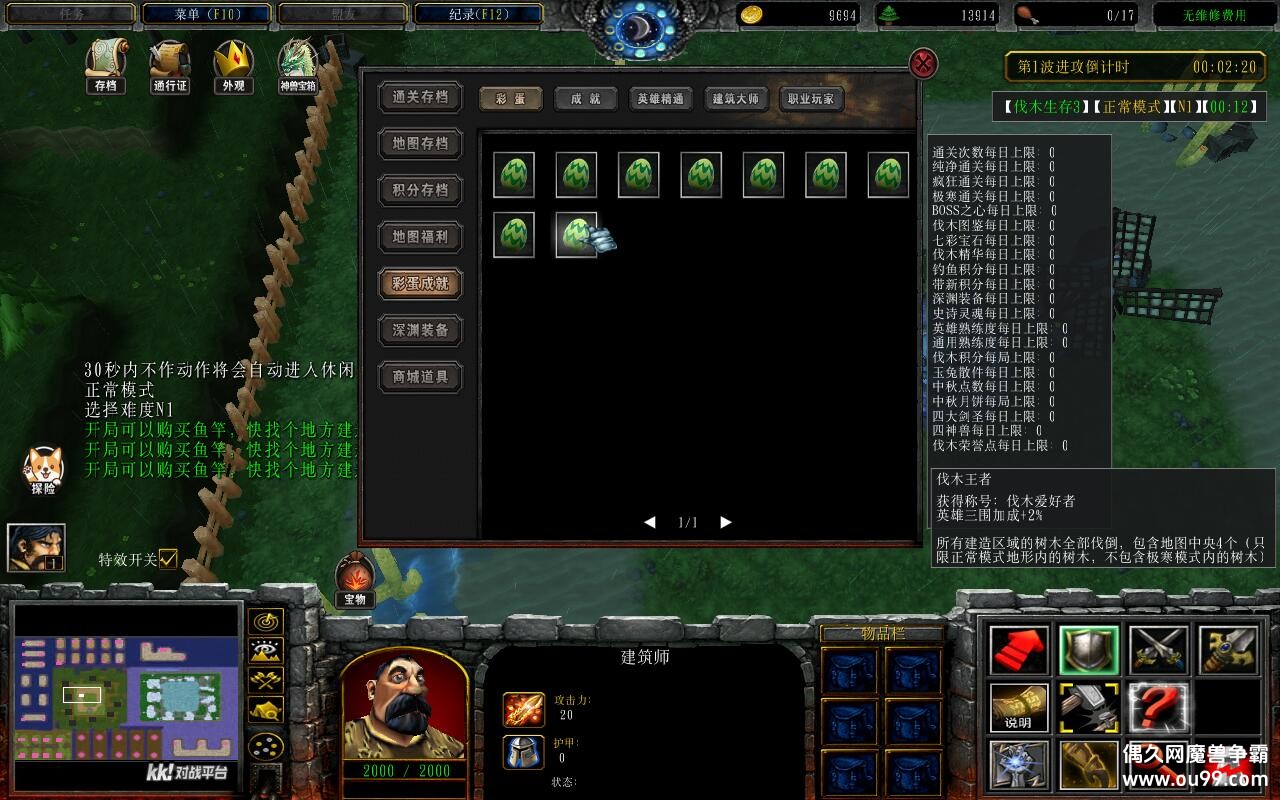Switch to the 成就 achievements tab
Screen dimensions: 1280x800
coord(585,99)
